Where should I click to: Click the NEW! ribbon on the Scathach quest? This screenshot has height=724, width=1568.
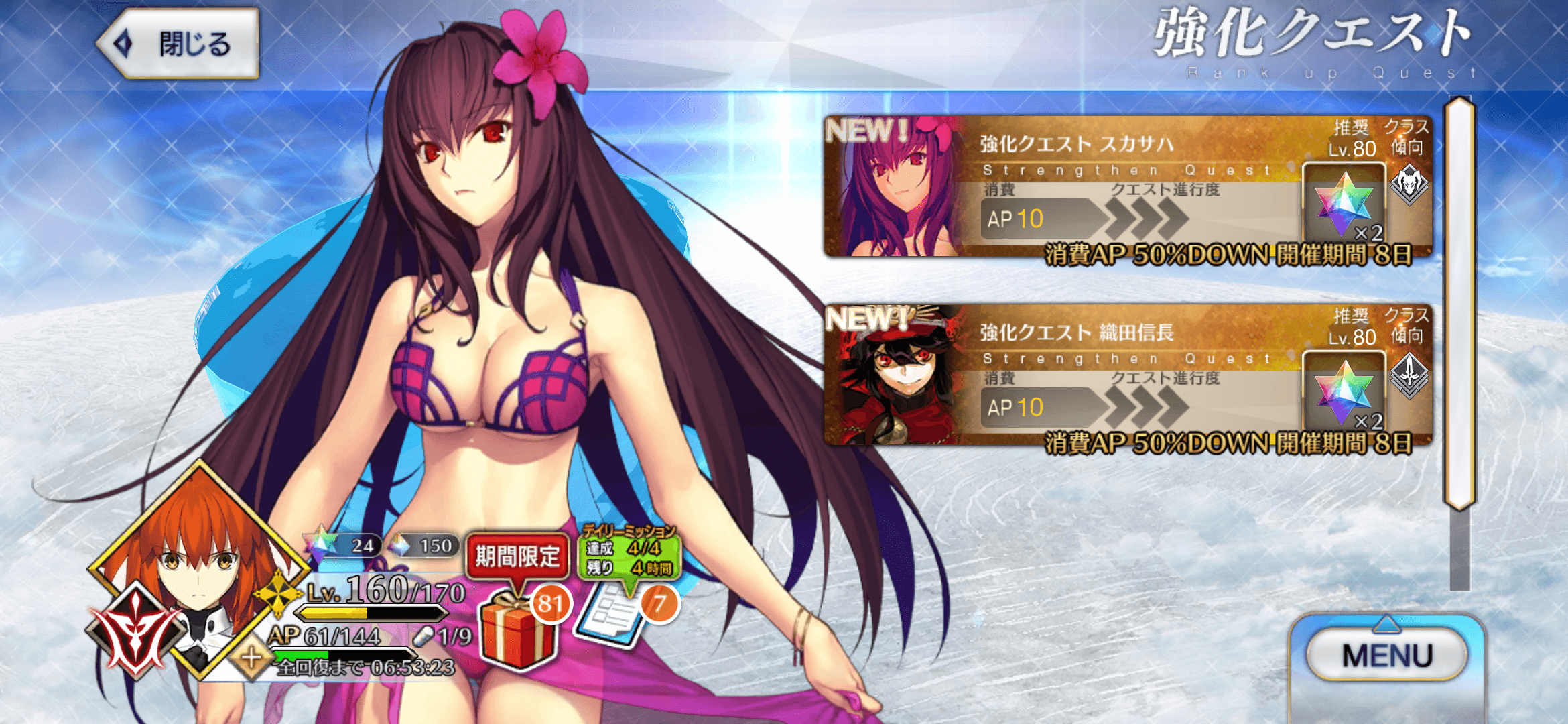click(x=864, y=131)
